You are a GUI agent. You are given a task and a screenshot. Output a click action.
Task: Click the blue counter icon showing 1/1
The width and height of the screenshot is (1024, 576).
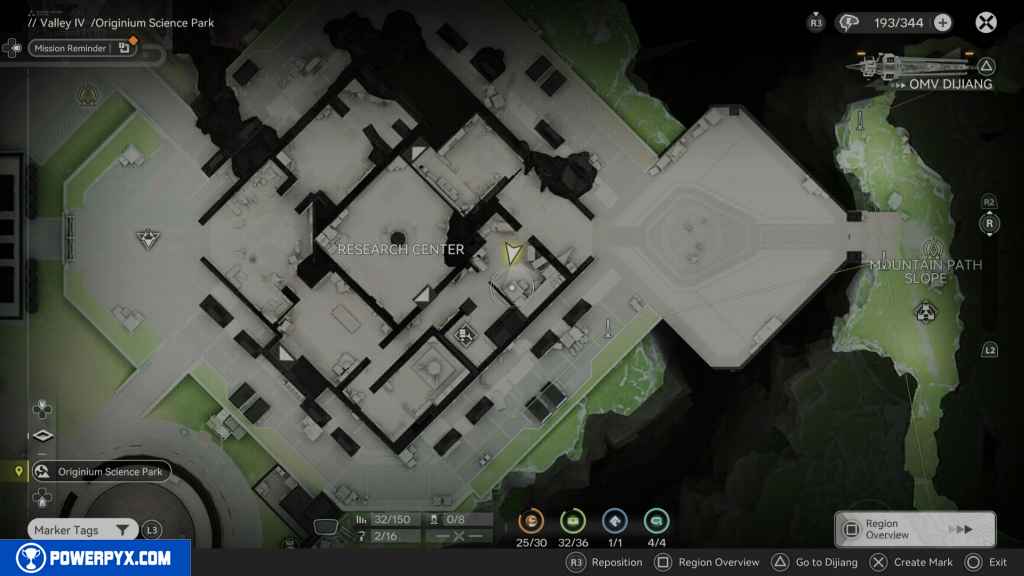pos(615,521)
